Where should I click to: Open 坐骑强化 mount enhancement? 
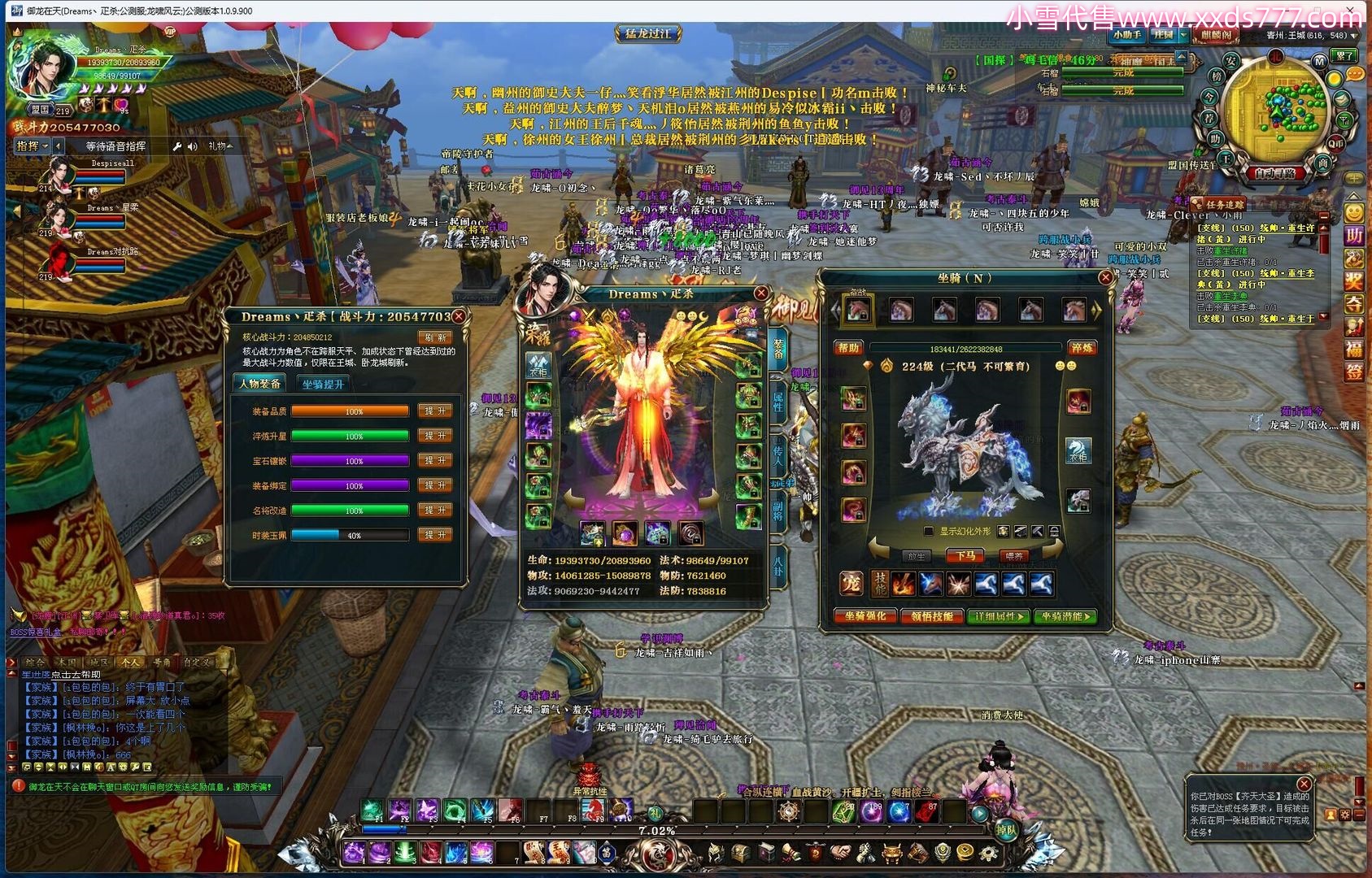[865, 616]
